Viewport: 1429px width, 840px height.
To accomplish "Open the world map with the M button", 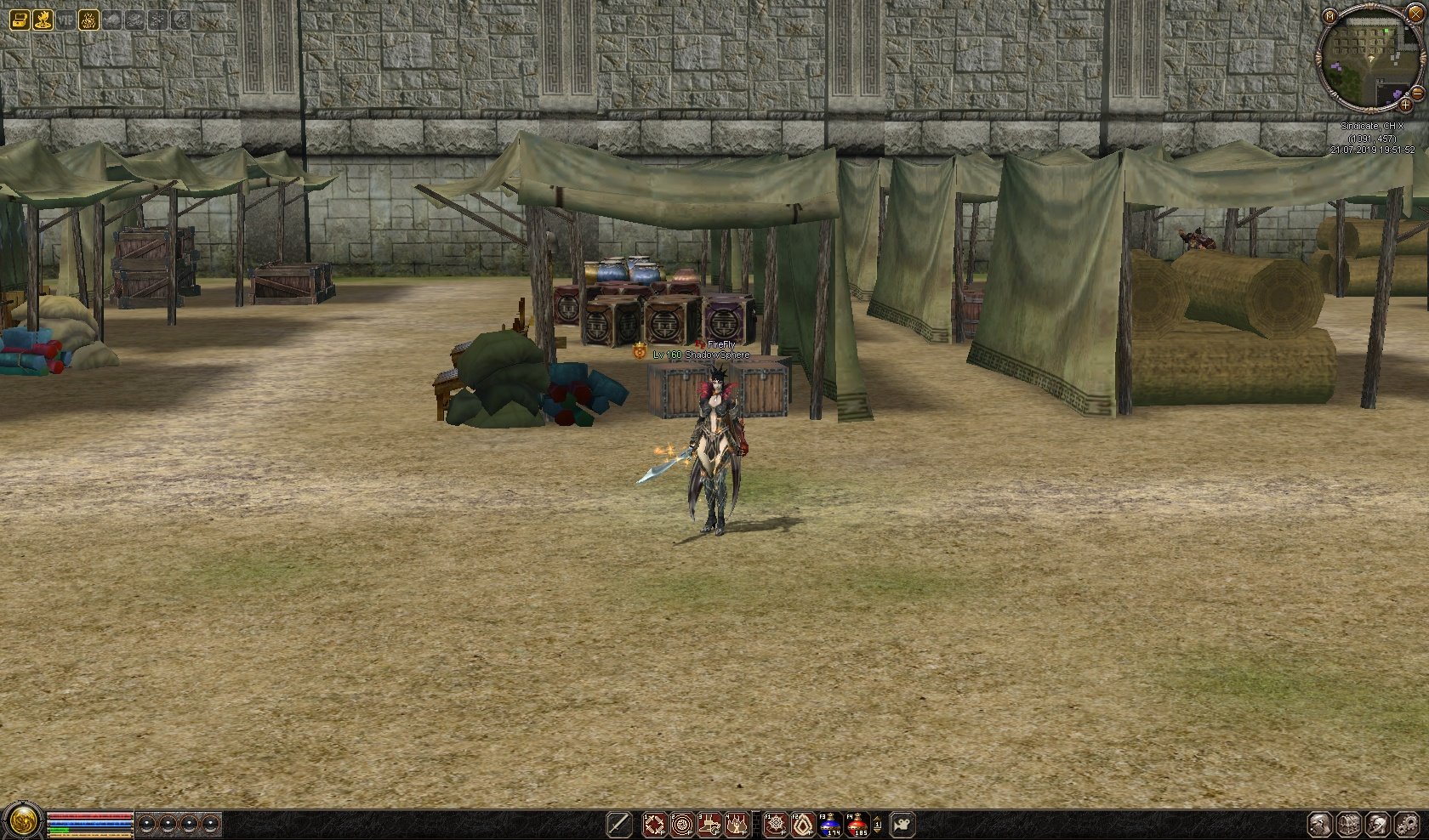I will [x=1329, y=15].
